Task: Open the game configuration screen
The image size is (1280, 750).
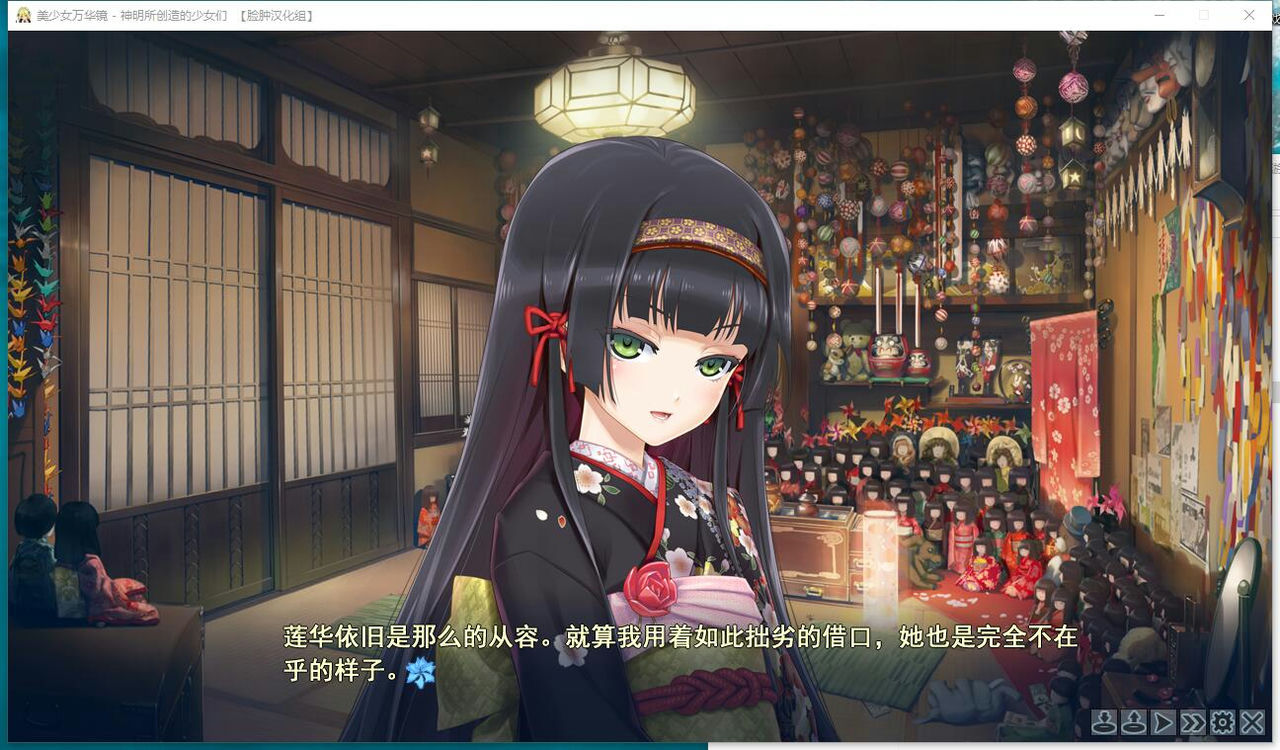Action: click(1222, 722)
